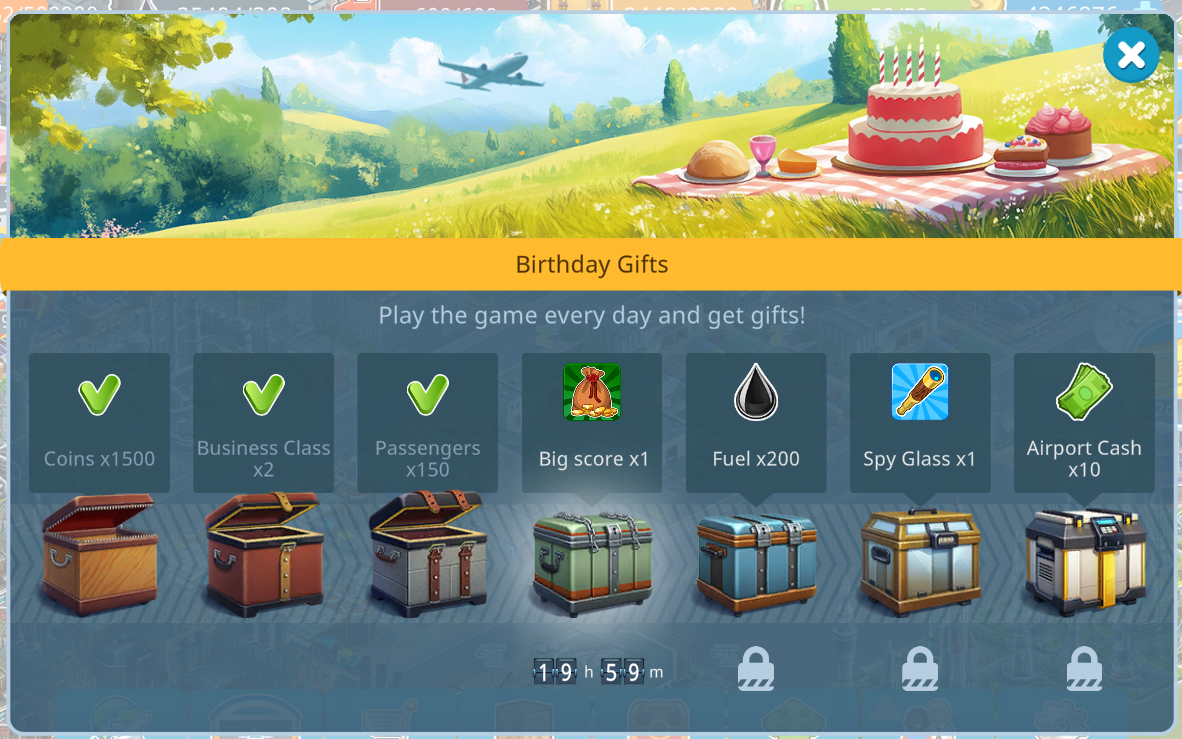Click the padlock under the Fuel chest
The width and height of the screenshot is (1182, 739).
coord(756,669)
